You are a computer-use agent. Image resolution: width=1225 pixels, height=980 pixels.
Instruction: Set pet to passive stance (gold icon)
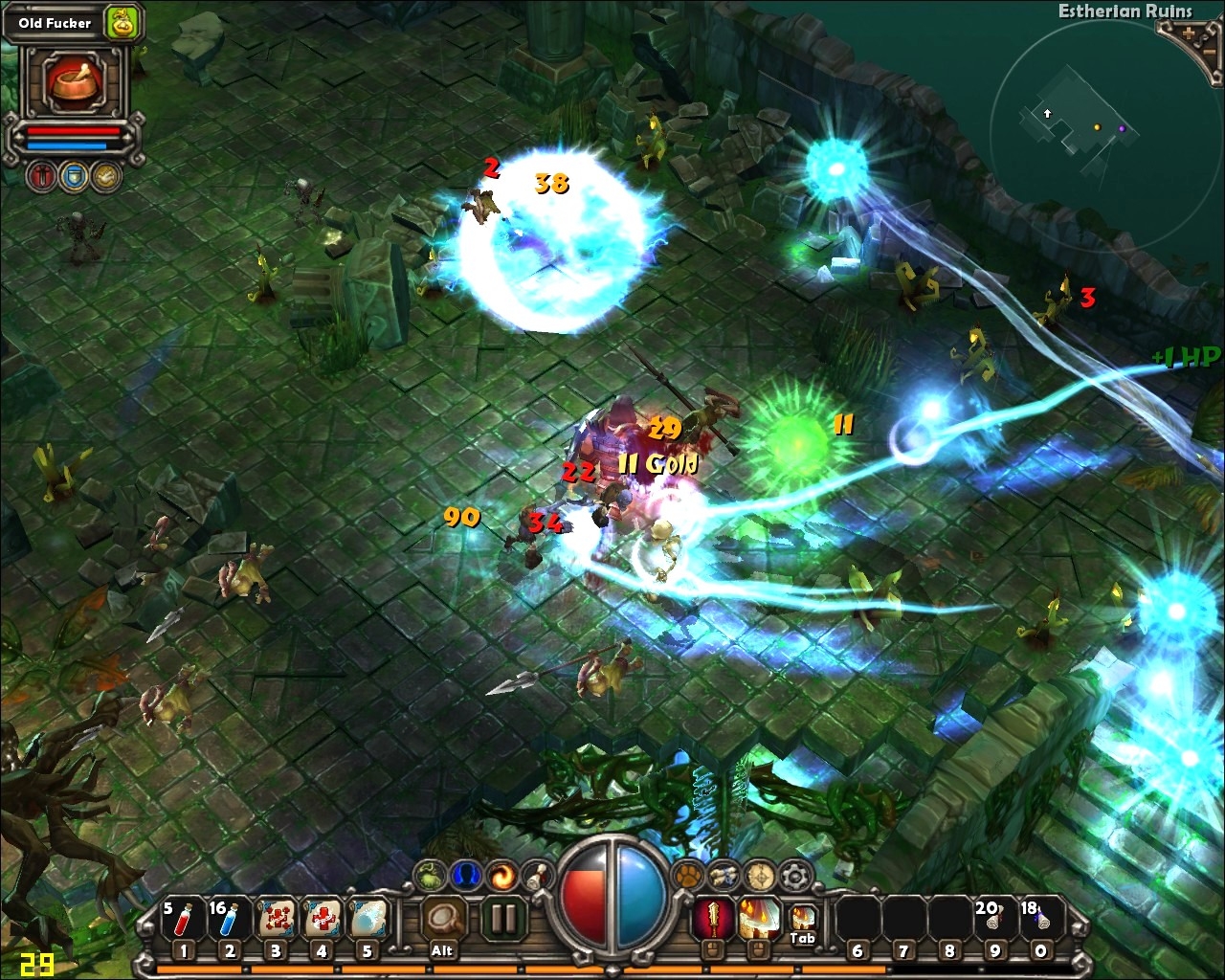click(105, 176)
